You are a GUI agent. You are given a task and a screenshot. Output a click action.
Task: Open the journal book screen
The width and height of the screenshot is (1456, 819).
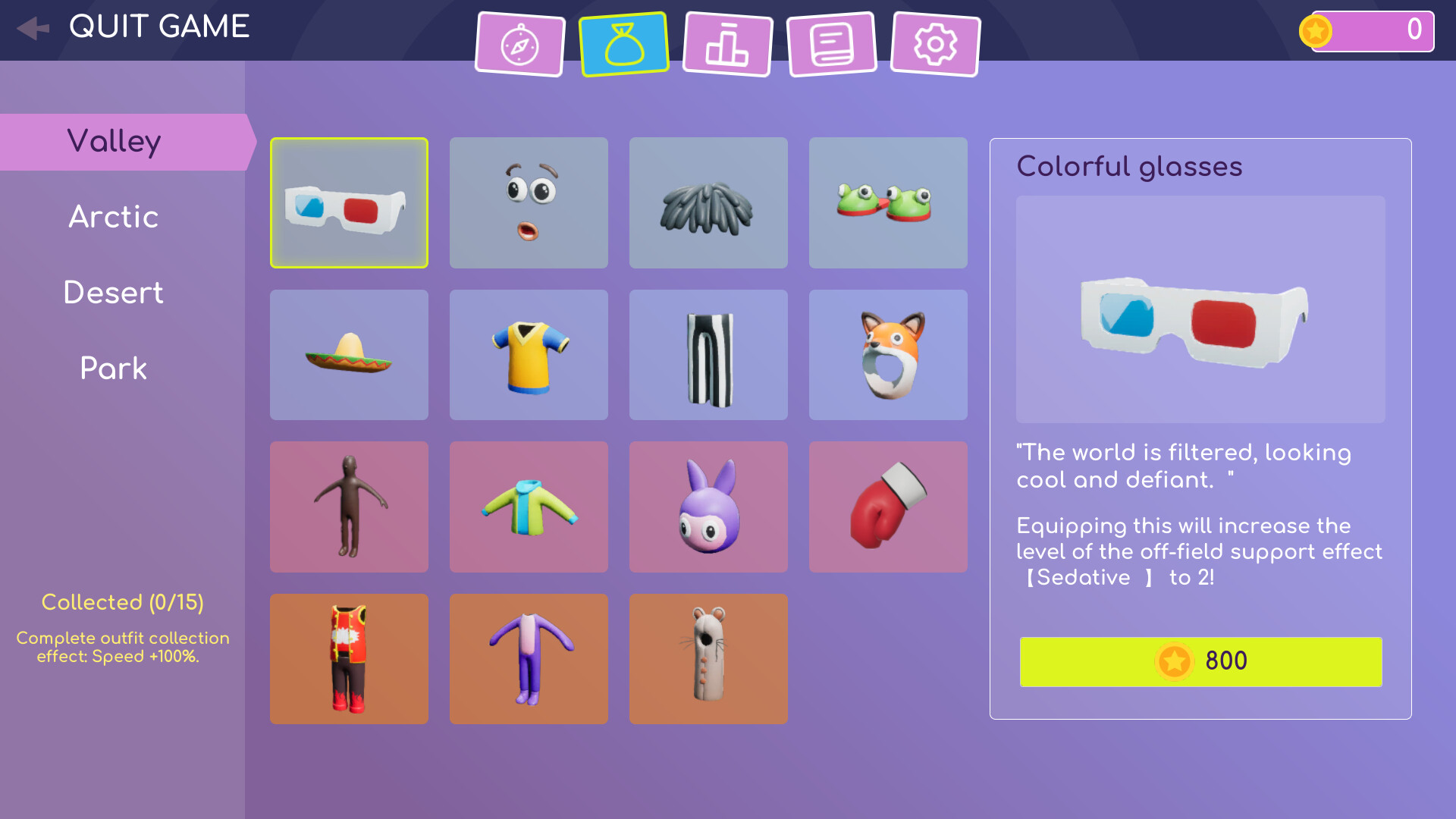(x=831, y=43)
